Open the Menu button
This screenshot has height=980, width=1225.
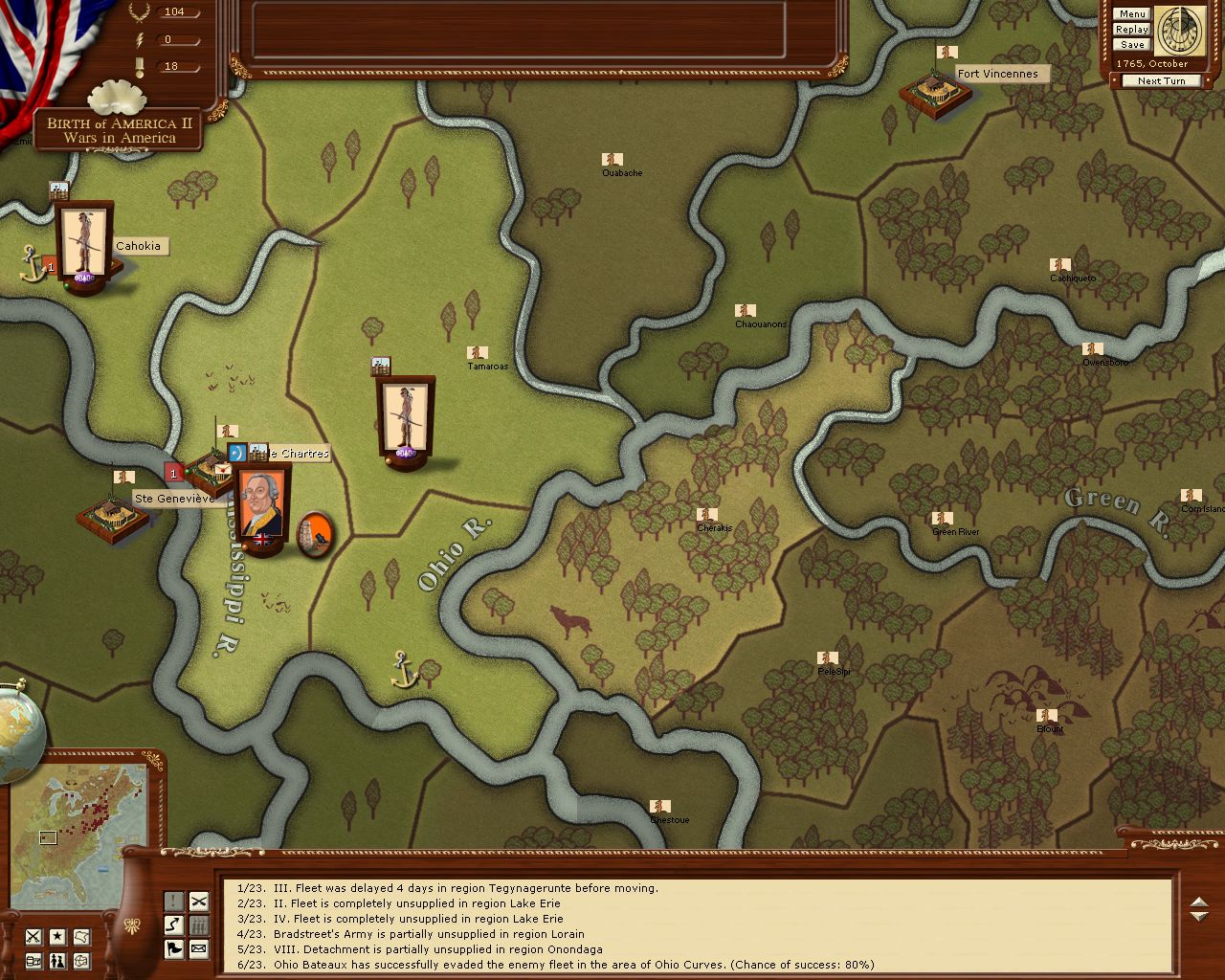tap(1131, 14)
